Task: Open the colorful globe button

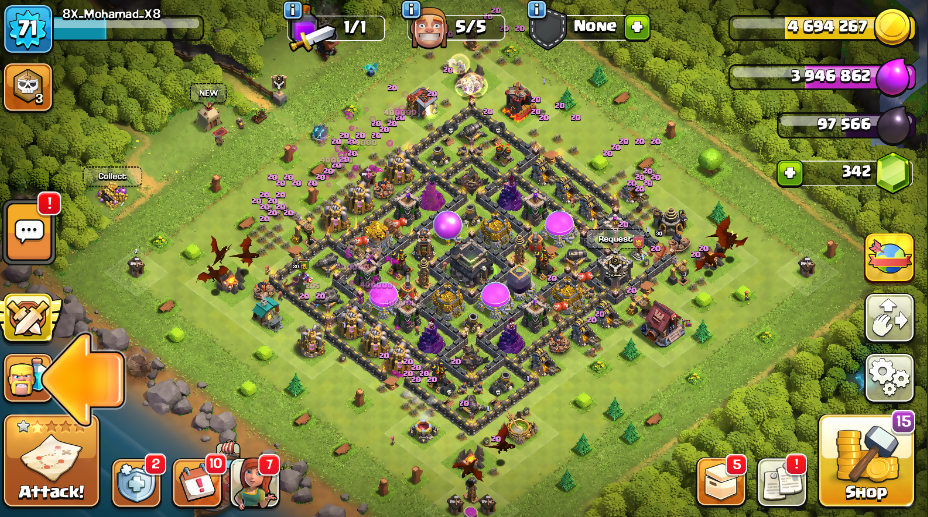Action: [x=889, y=258]
